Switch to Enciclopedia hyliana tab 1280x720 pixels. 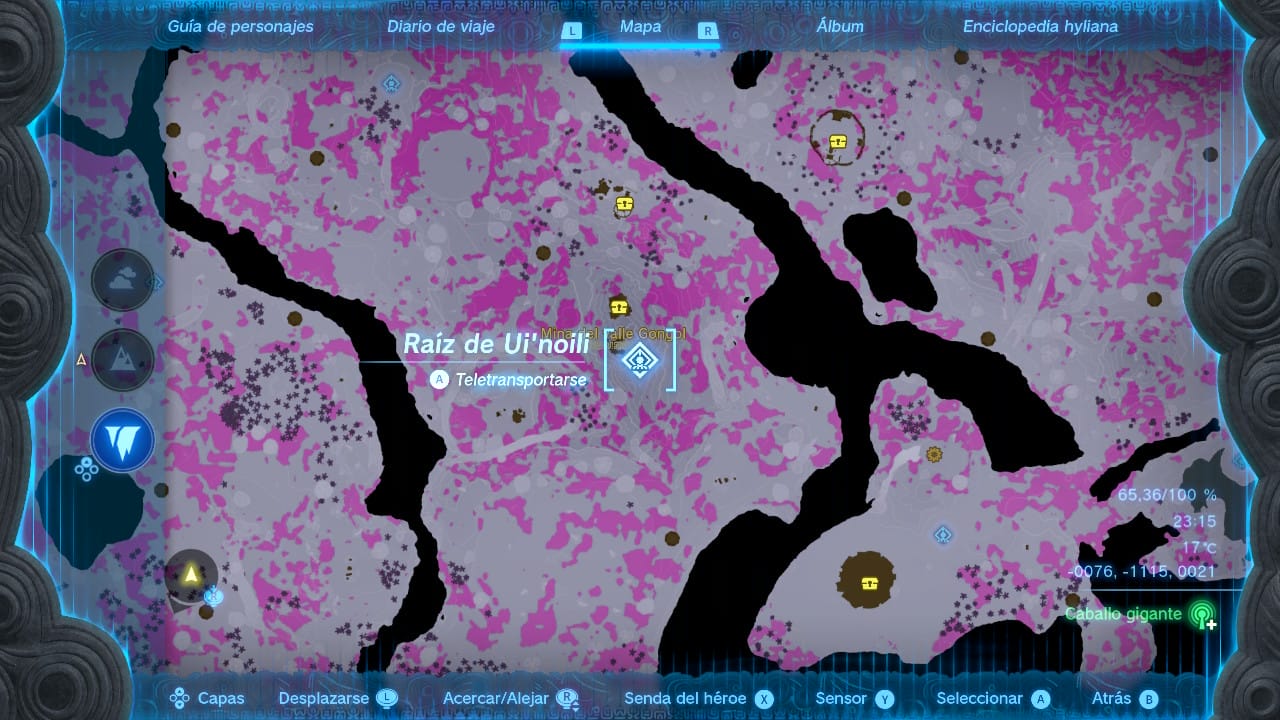point(1040,27)
